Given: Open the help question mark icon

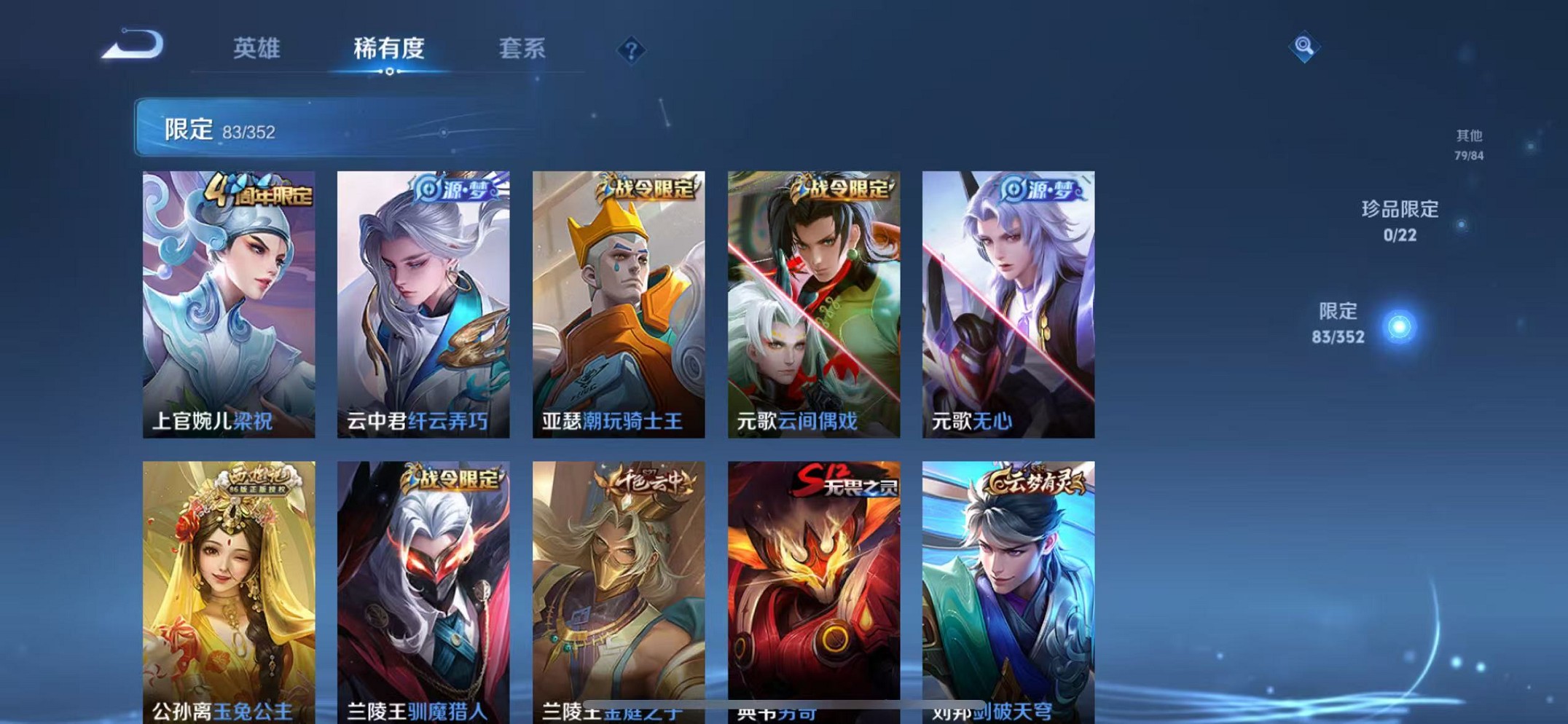Looking at the screenshot, I should 632,50.
